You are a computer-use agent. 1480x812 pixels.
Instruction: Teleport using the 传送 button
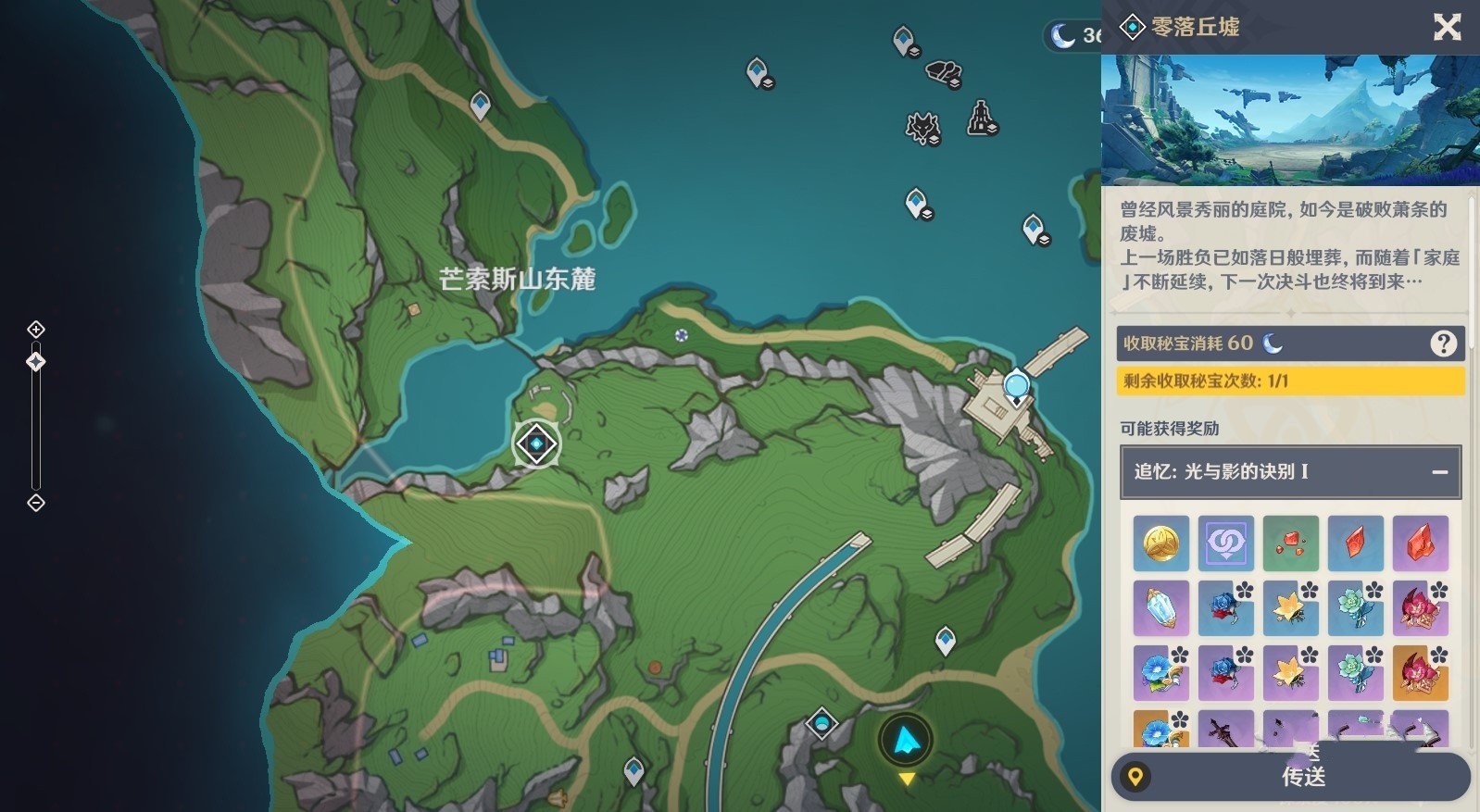[x=1303, y=777]
